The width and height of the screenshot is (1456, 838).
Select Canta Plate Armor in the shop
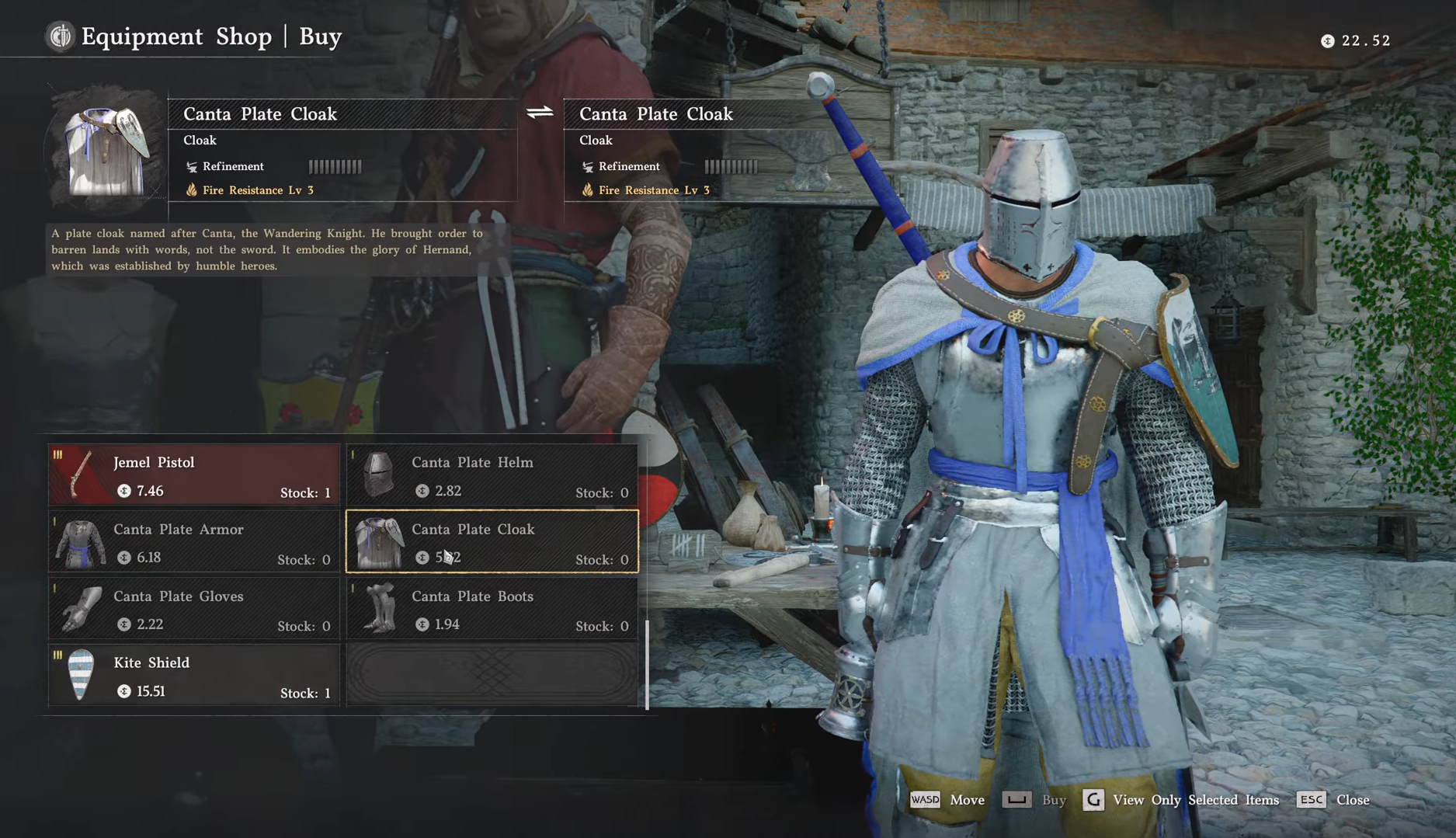194,542
